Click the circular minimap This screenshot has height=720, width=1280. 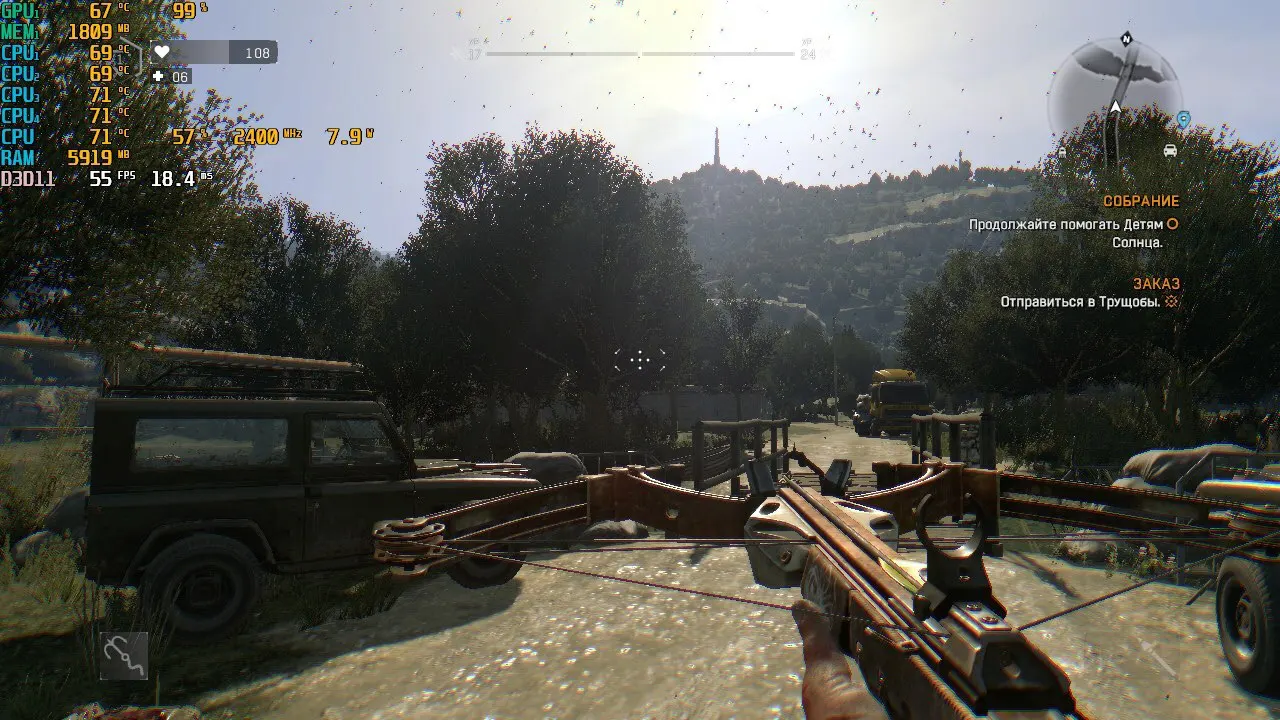pyautogui.click(x=1114, y=95)
